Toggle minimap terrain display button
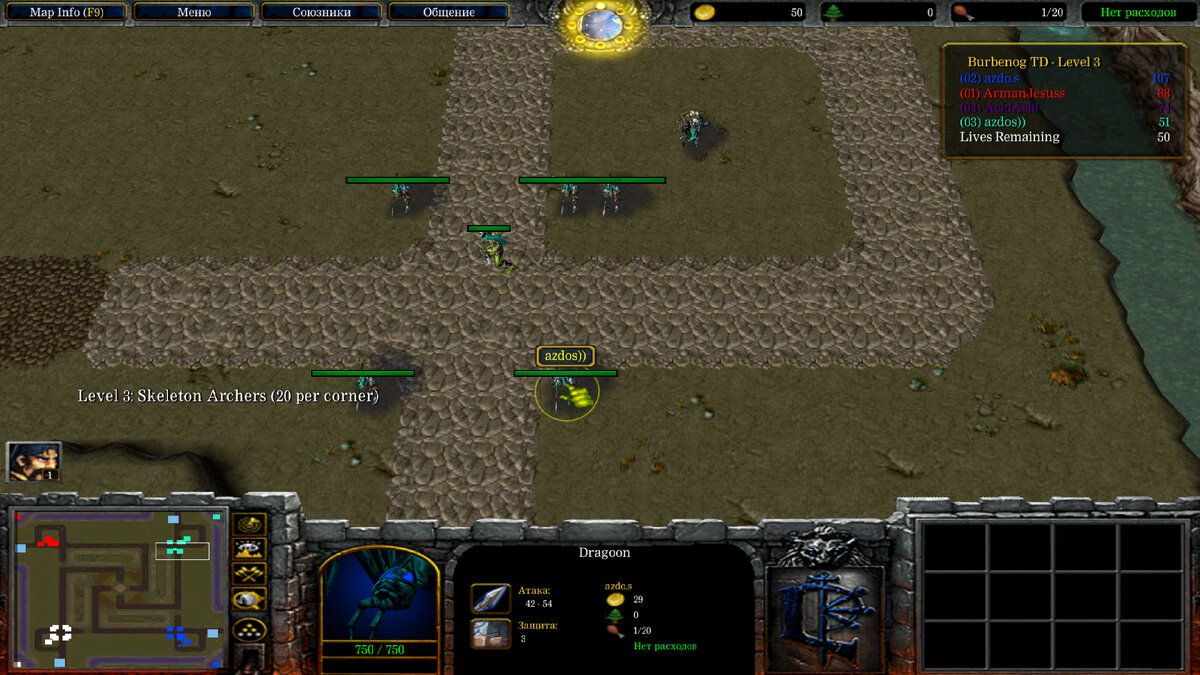The height and width of the screenshot is (675, 1200). pos(249,548)
